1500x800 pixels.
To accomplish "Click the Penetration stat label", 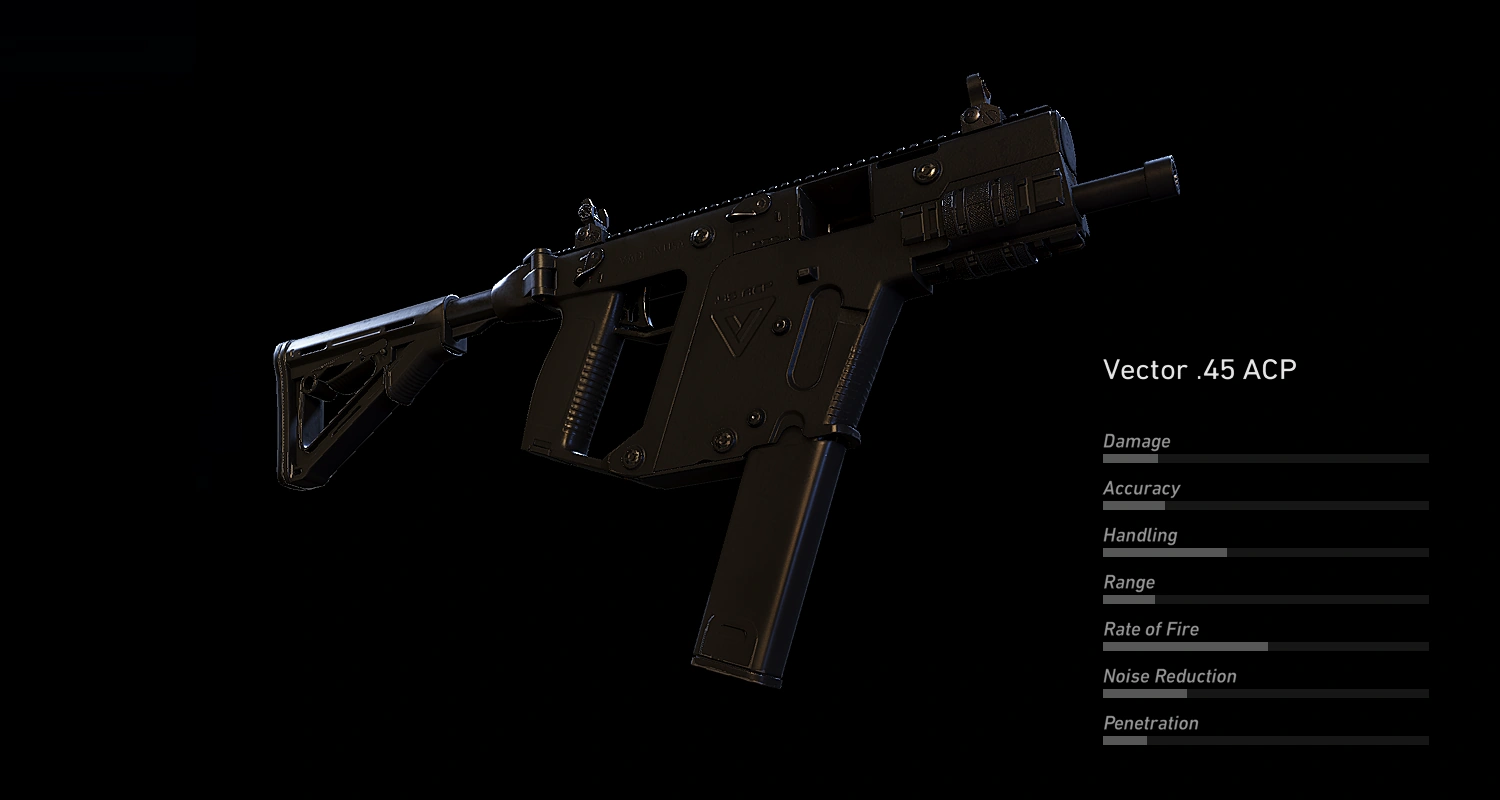I will [x=1150, y=723].
